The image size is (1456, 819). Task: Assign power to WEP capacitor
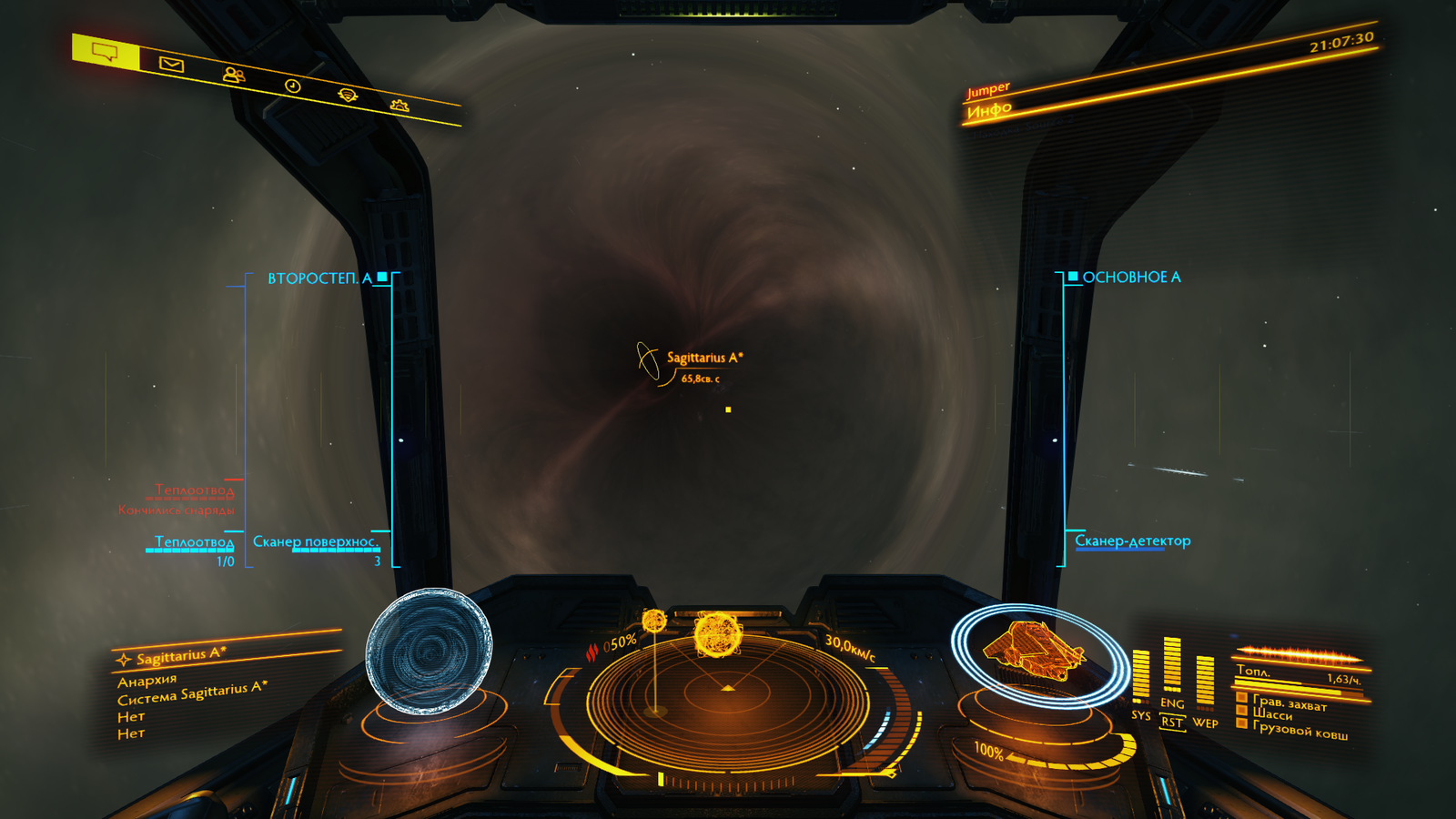point(1205,684)
